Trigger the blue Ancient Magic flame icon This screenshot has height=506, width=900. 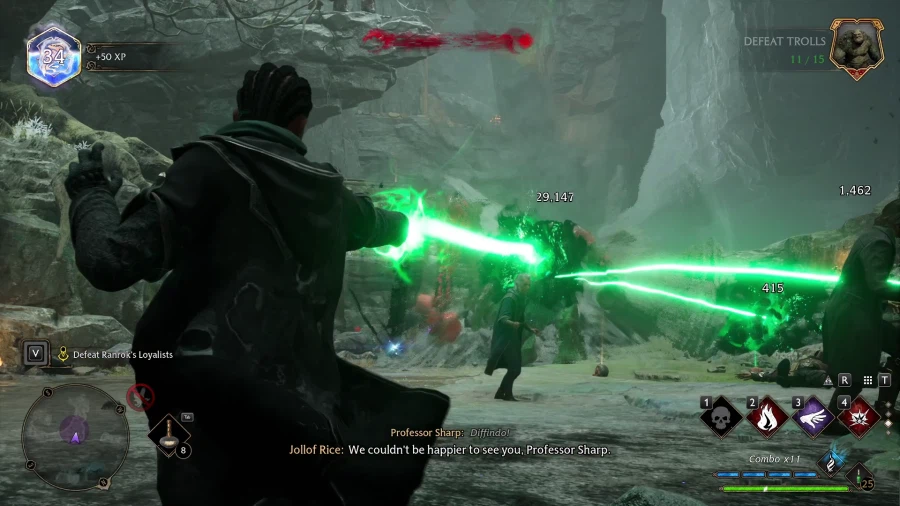coord(829,460)
